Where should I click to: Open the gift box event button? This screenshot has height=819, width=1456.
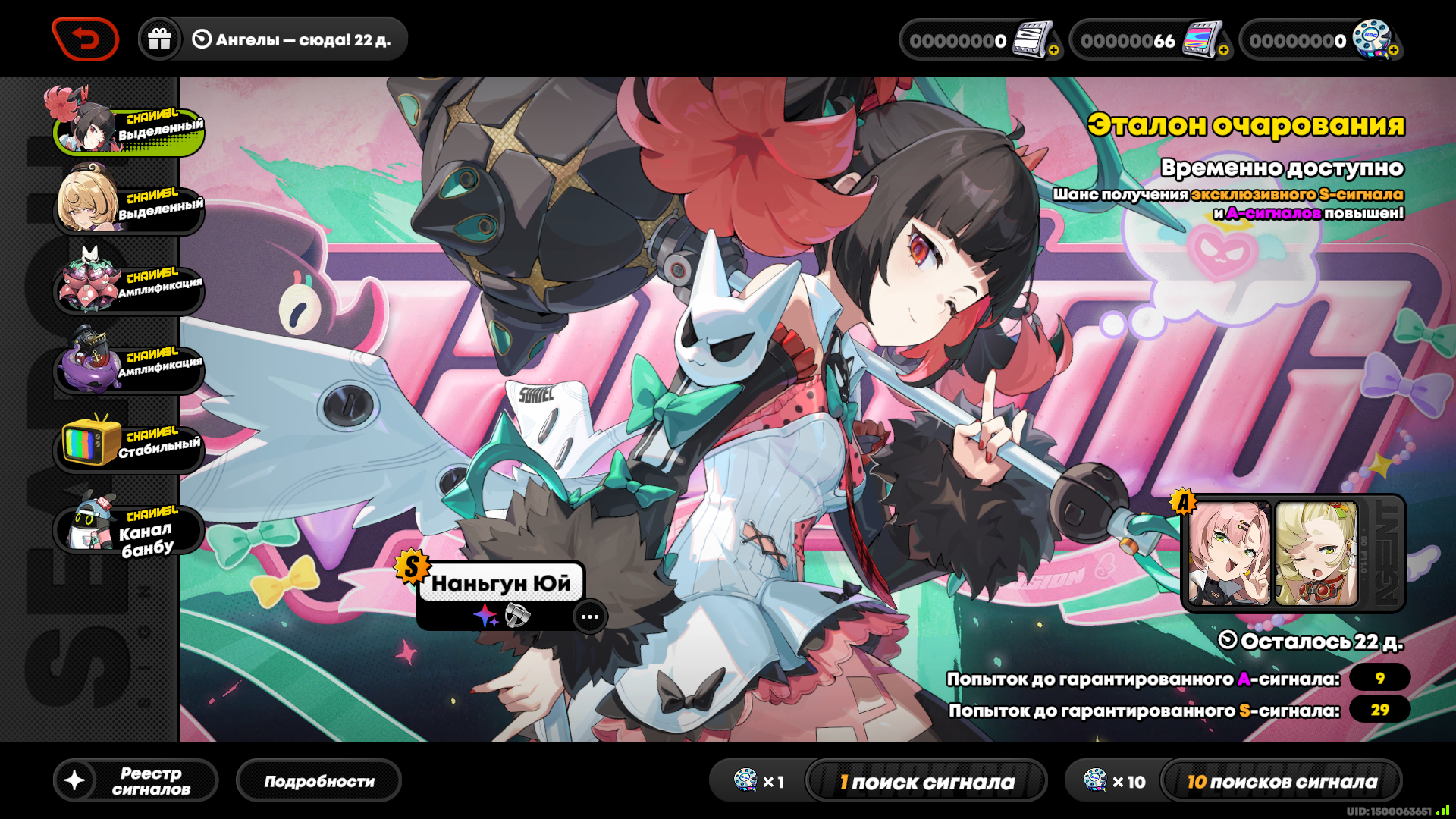[x=159, y=39]
